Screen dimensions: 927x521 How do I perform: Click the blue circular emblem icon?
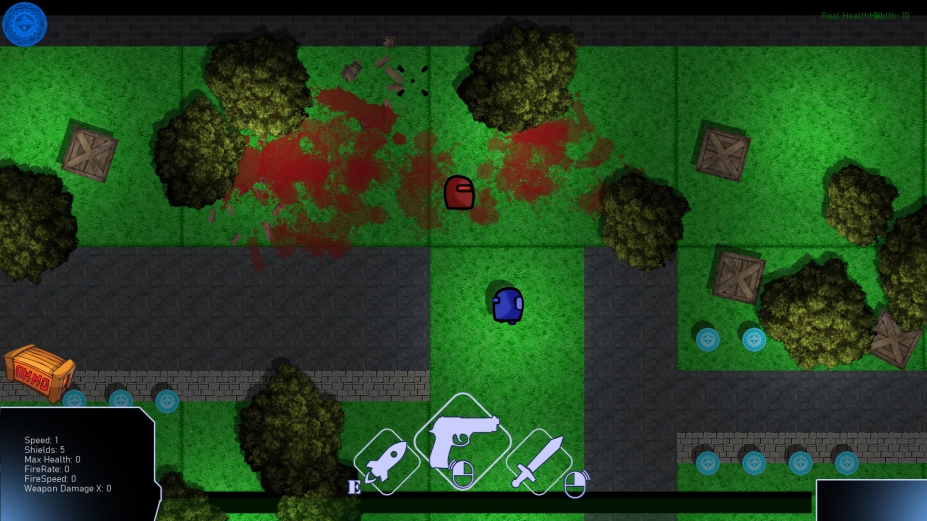(24, 24)
